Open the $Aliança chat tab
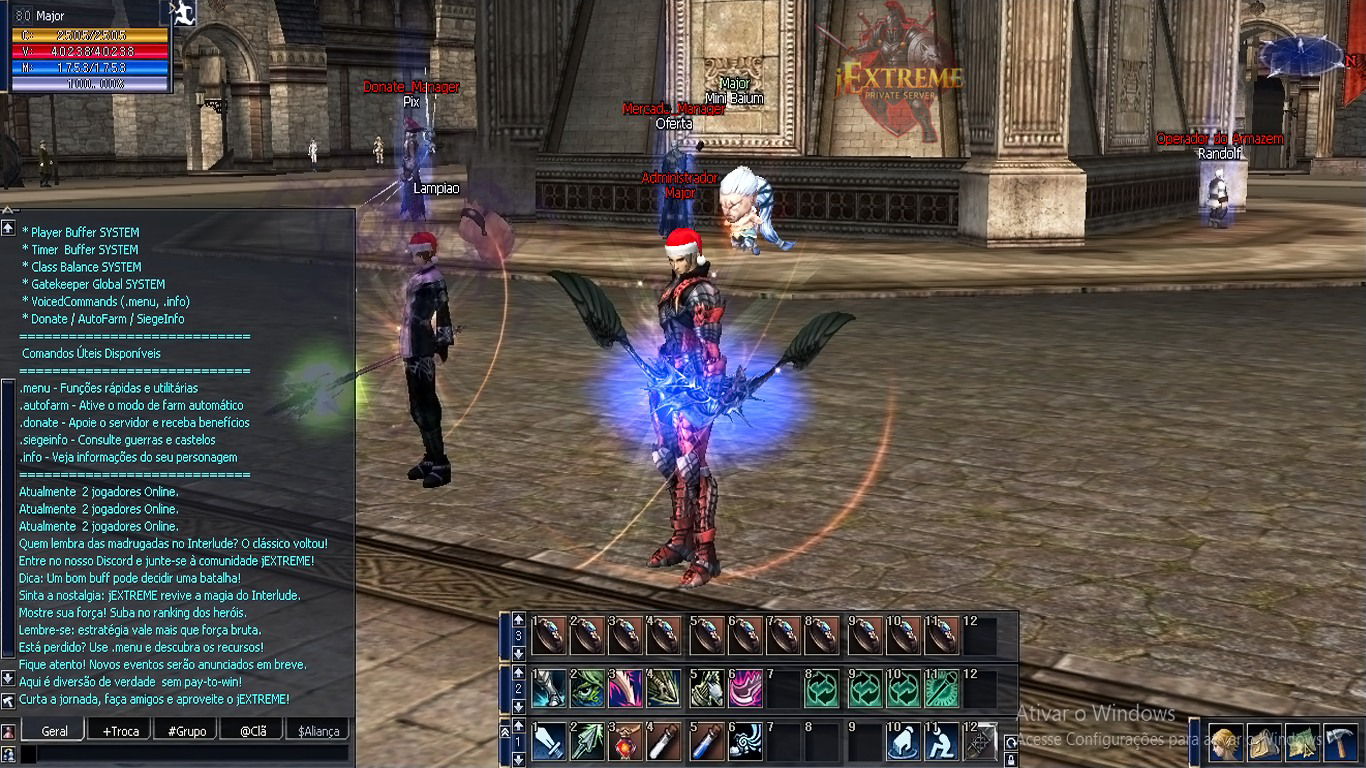Image resolution: width=1366 pixels, height=768 pixels. click(319, 731)
